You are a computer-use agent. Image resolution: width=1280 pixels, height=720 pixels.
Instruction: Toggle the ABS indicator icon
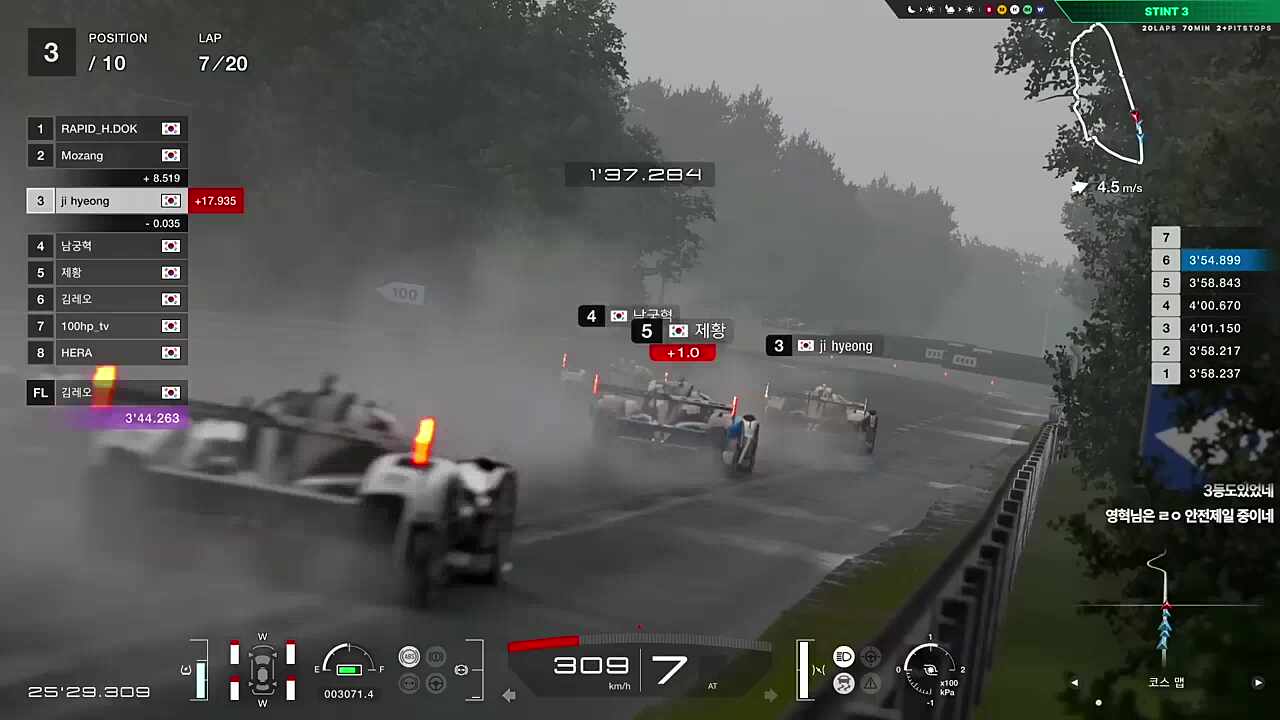[x=409, y=657]
